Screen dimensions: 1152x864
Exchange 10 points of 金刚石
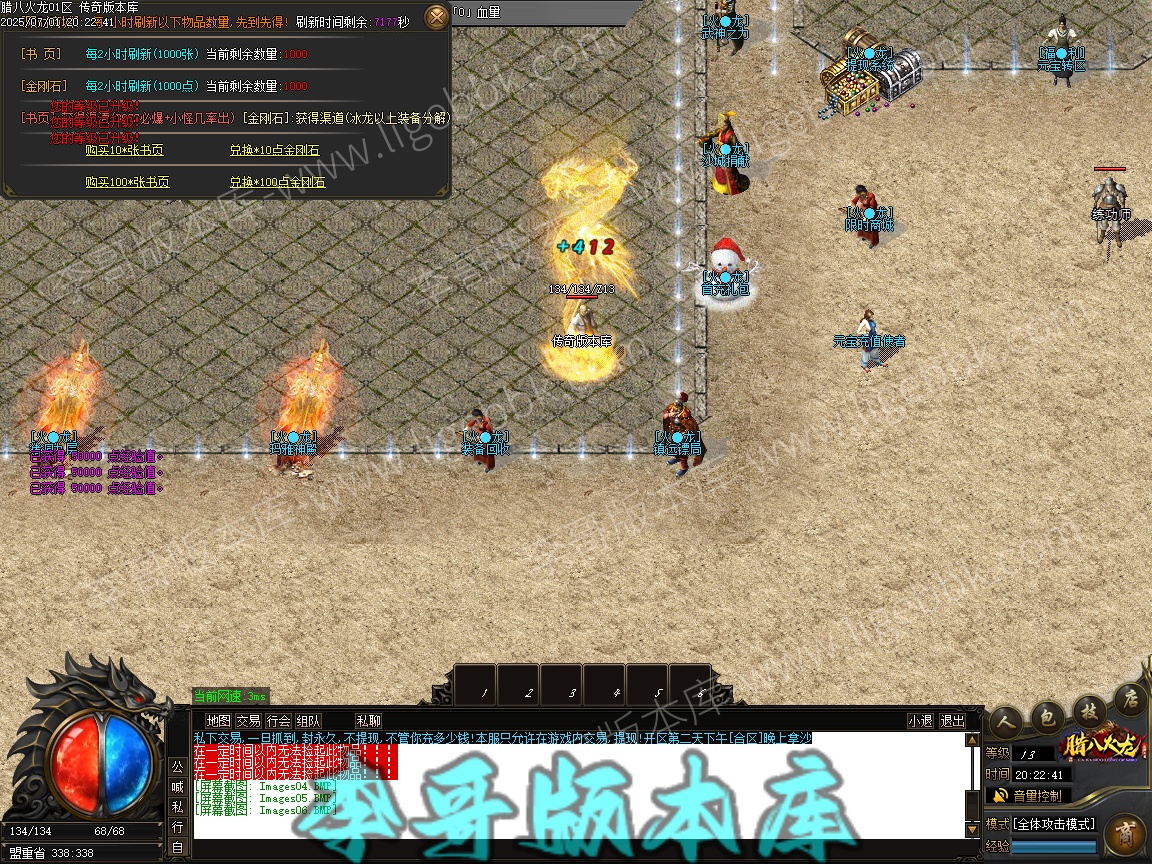click(274, 151)
